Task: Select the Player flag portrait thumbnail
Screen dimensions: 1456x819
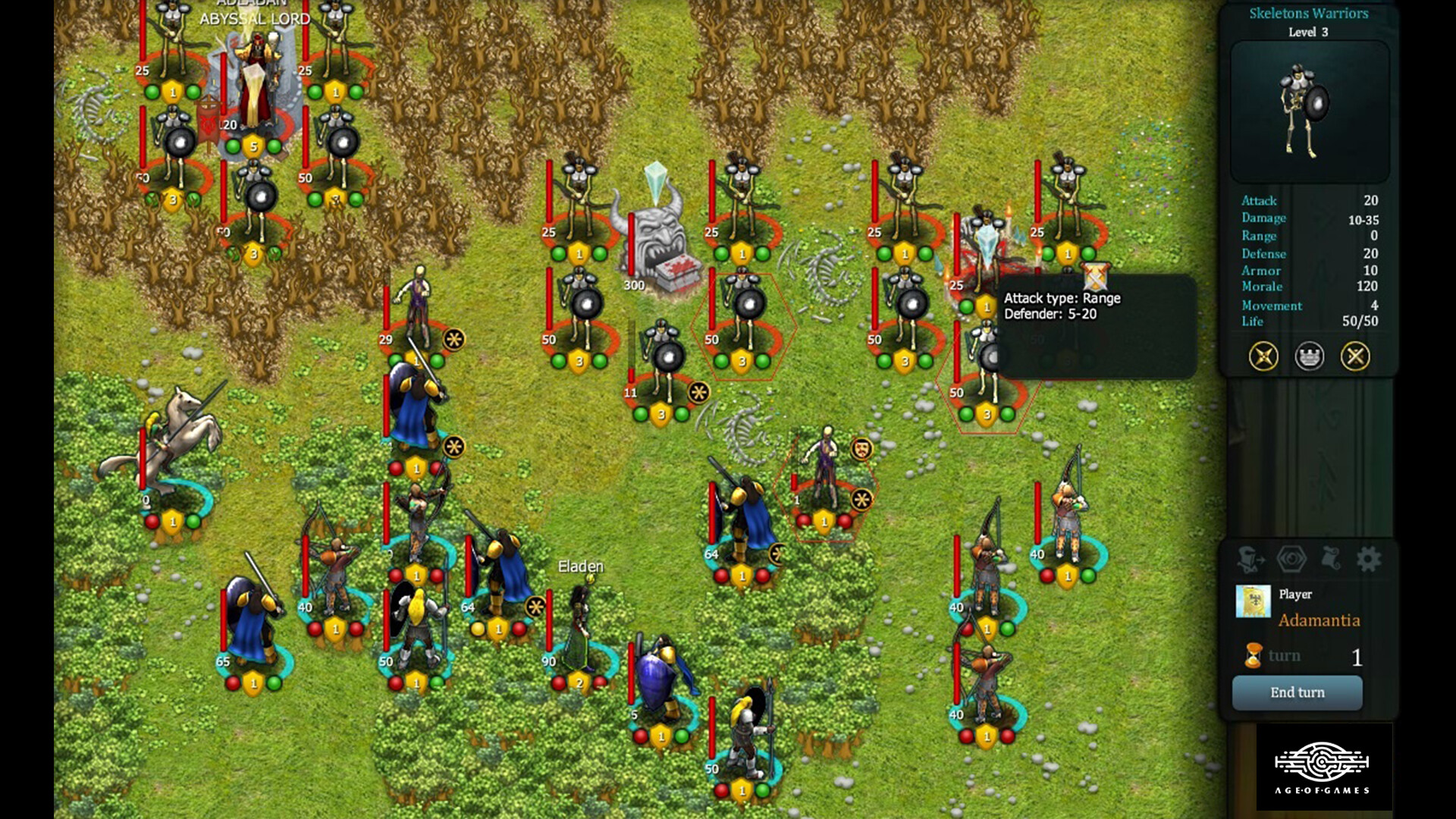Action: [x=1254, y=601]
